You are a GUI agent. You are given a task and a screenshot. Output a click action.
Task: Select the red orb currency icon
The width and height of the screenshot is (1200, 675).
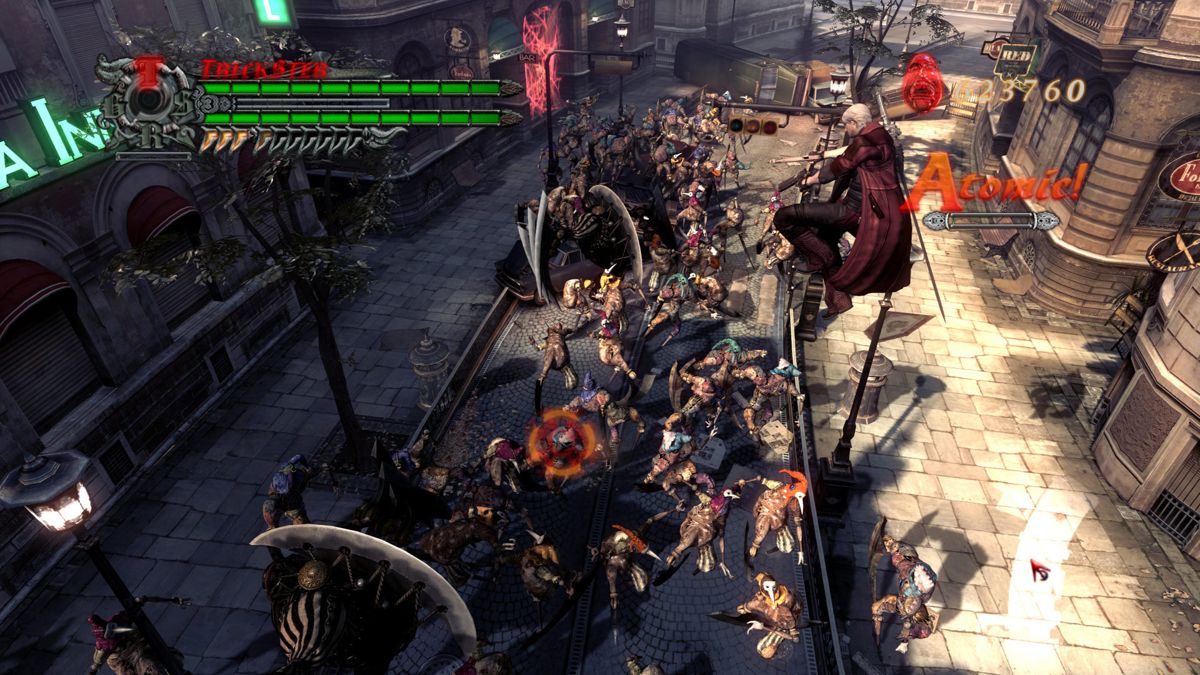point(922,81)
